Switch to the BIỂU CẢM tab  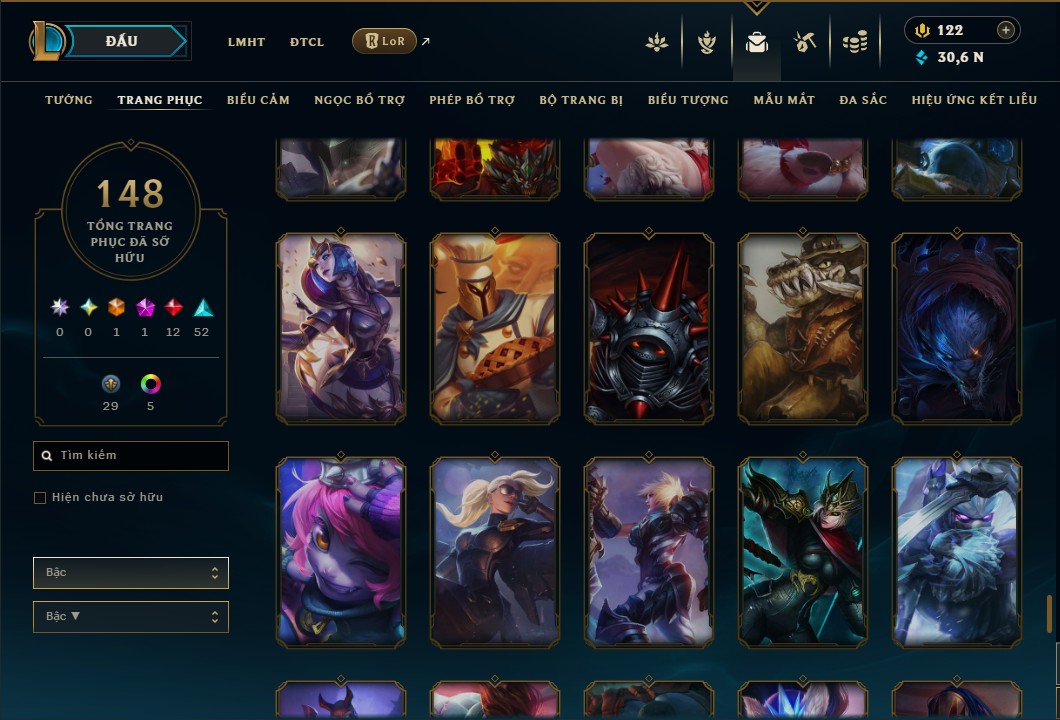click(258, 100)
